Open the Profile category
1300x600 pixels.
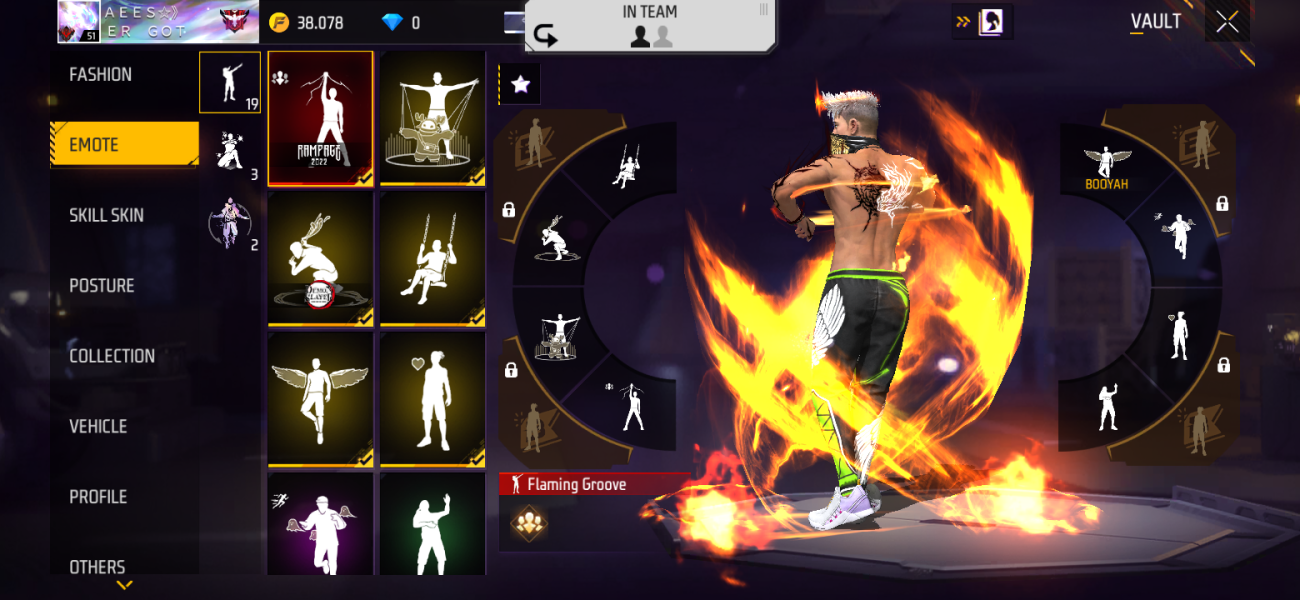click(98, 497)
